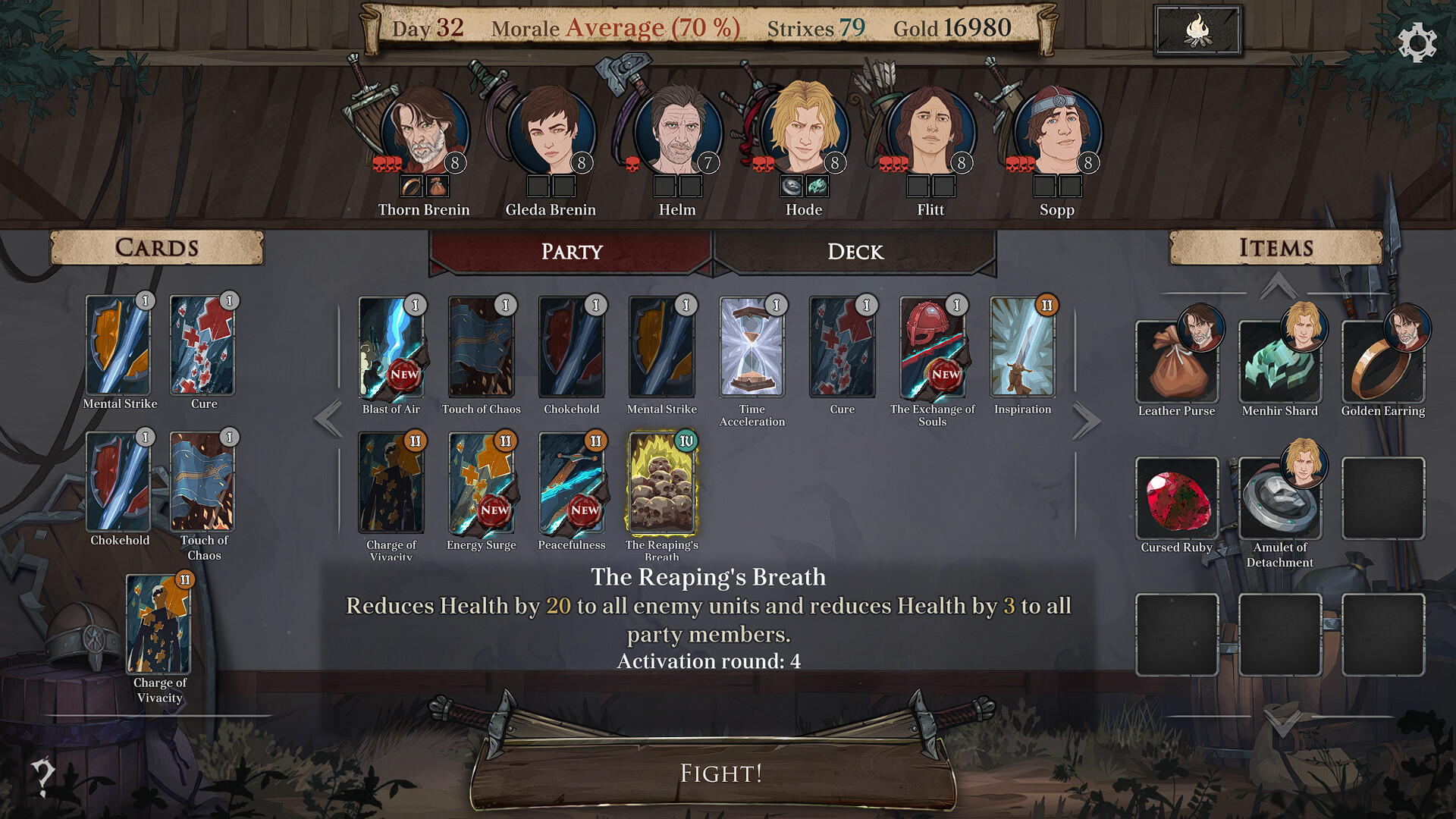Select Sopp's equipment slot
This screenshot has height=819, width=1456.
(x=1043, y=184)
